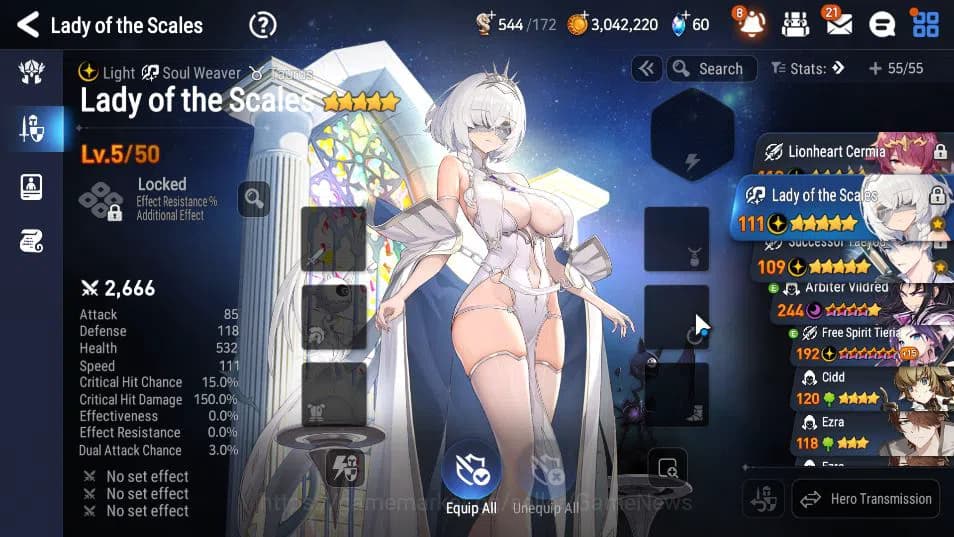The height and width of the screenshot is (537, 954).
Task: Open the notification bell
Action: click(751, 24)
